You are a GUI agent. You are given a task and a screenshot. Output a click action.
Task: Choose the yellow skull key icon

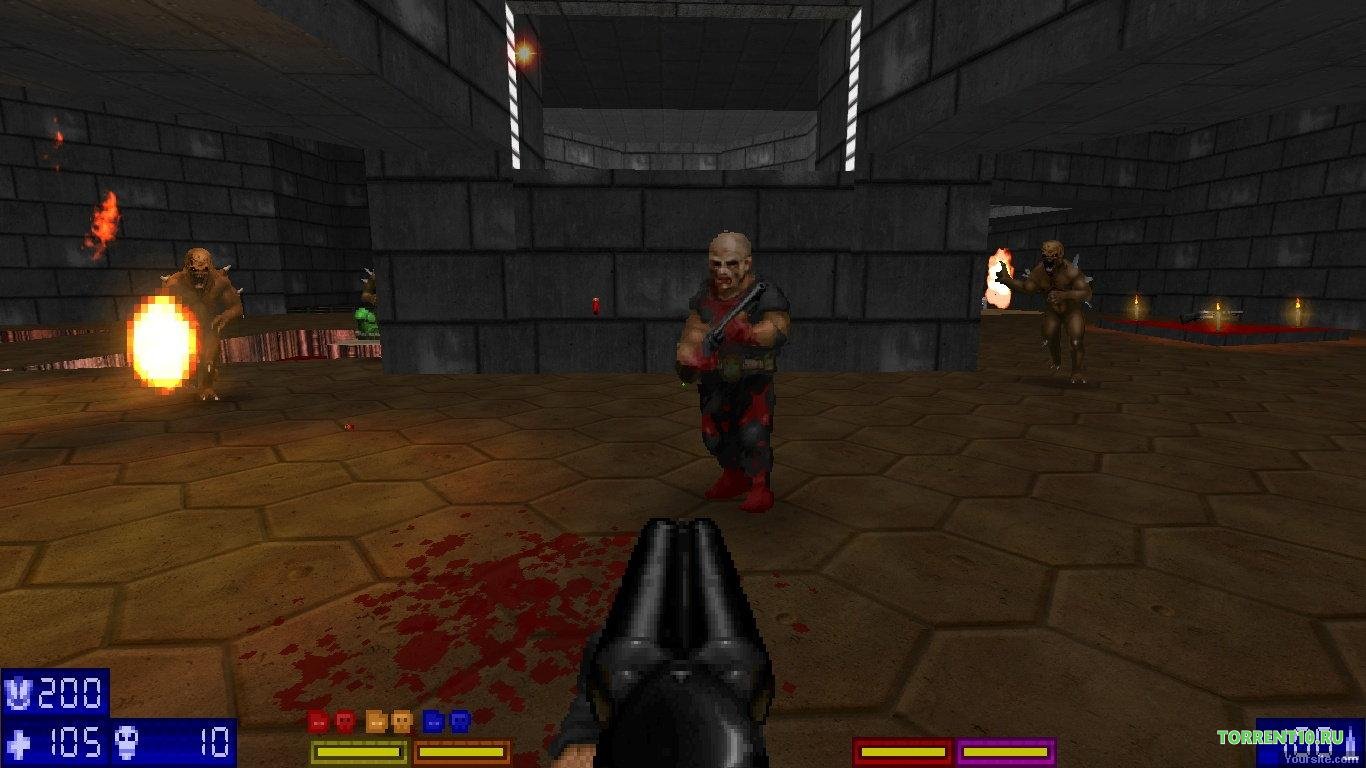pyautogui.click(x=402, y=721)
